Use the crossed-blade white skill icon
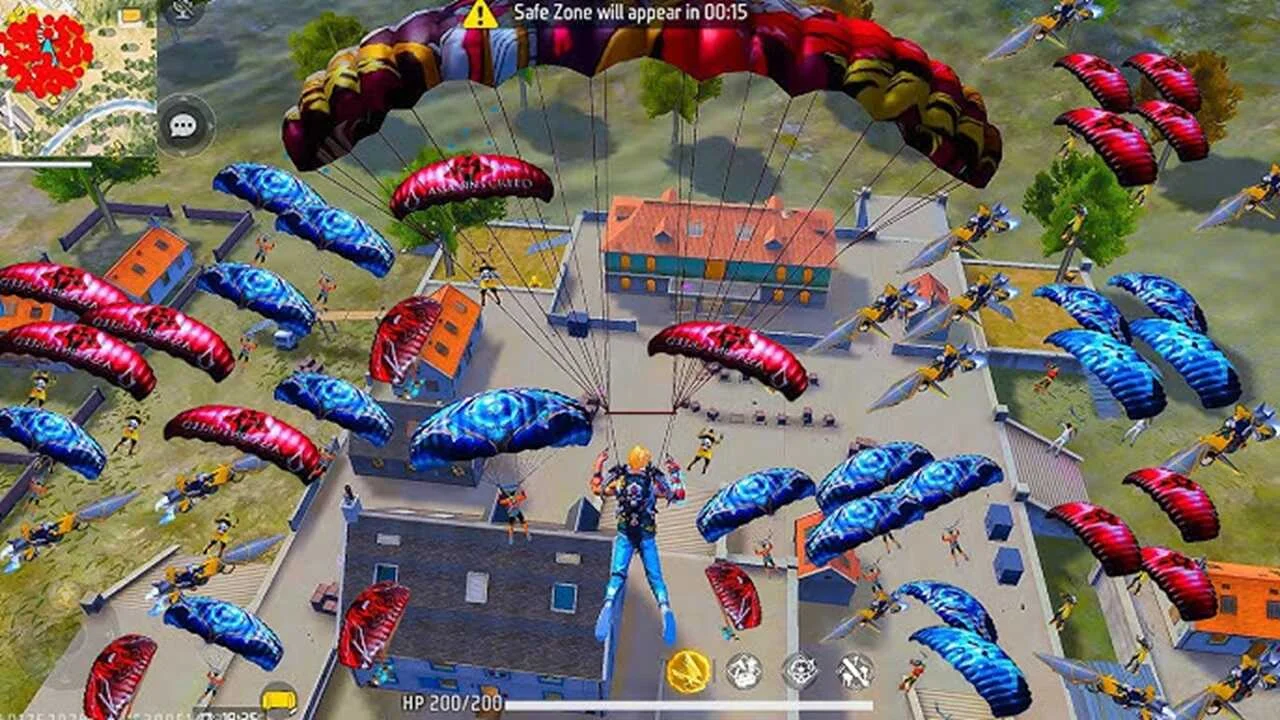Image resolution: width=1280 pixels, height=720 pixels. click(x=855, y=671)
